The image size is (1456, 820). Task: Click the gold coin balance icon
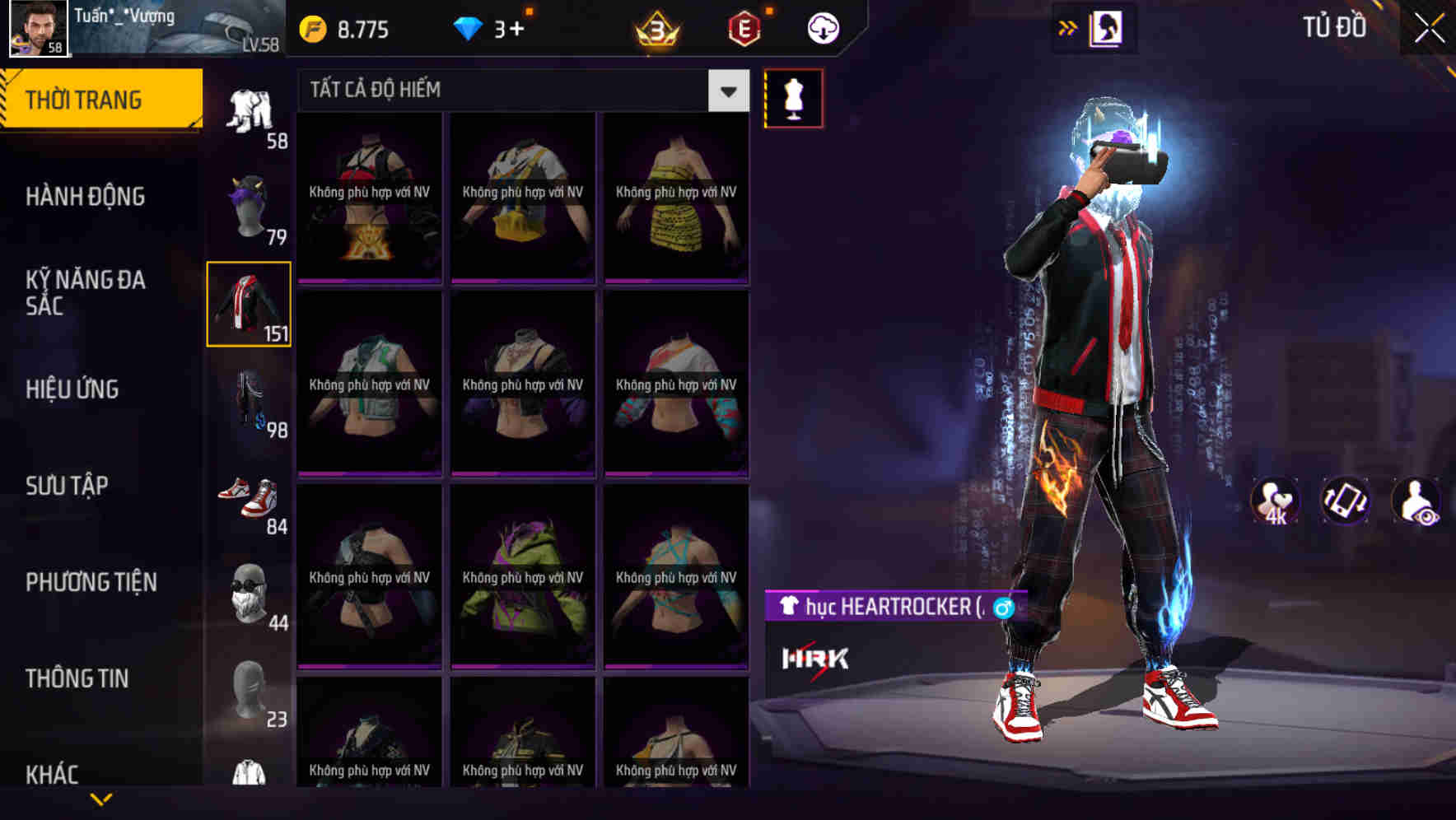tap(310, 28)
